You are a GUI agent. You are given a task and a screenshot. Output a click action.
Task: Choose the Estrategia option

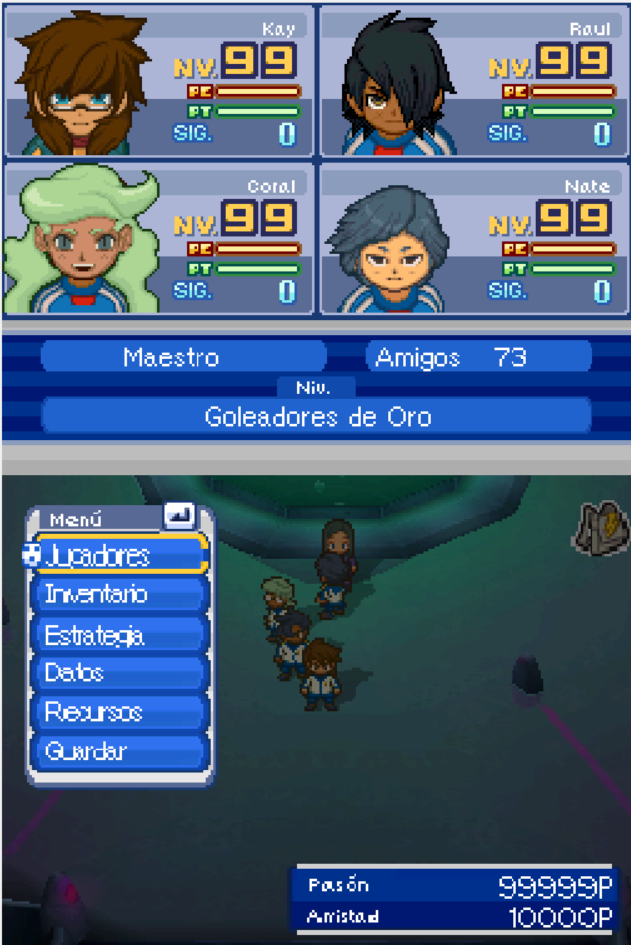[x=120, y=634]
